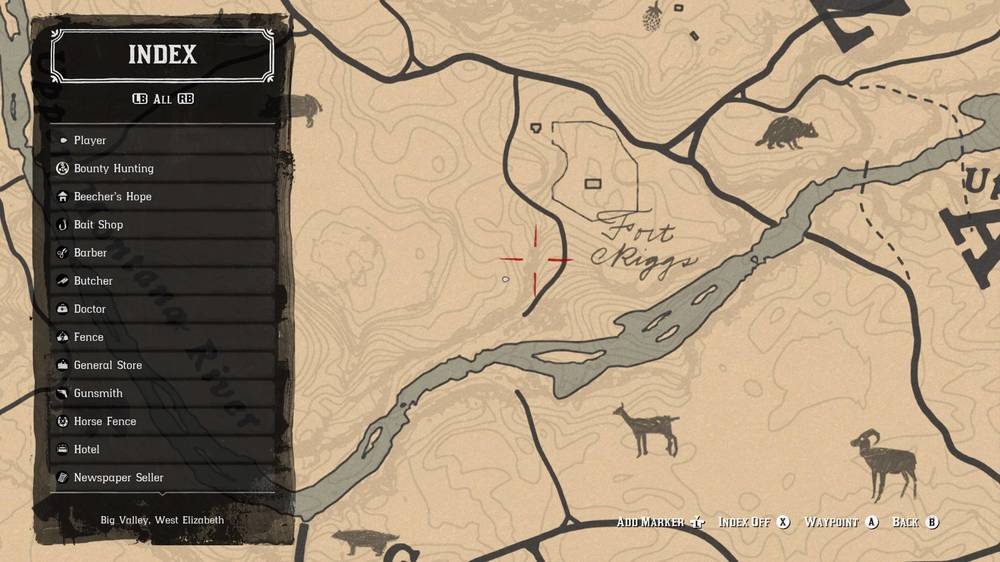1000x562 pixels.
Task: Choose Bounty Hunting from the index list
Action: point(163,168)
